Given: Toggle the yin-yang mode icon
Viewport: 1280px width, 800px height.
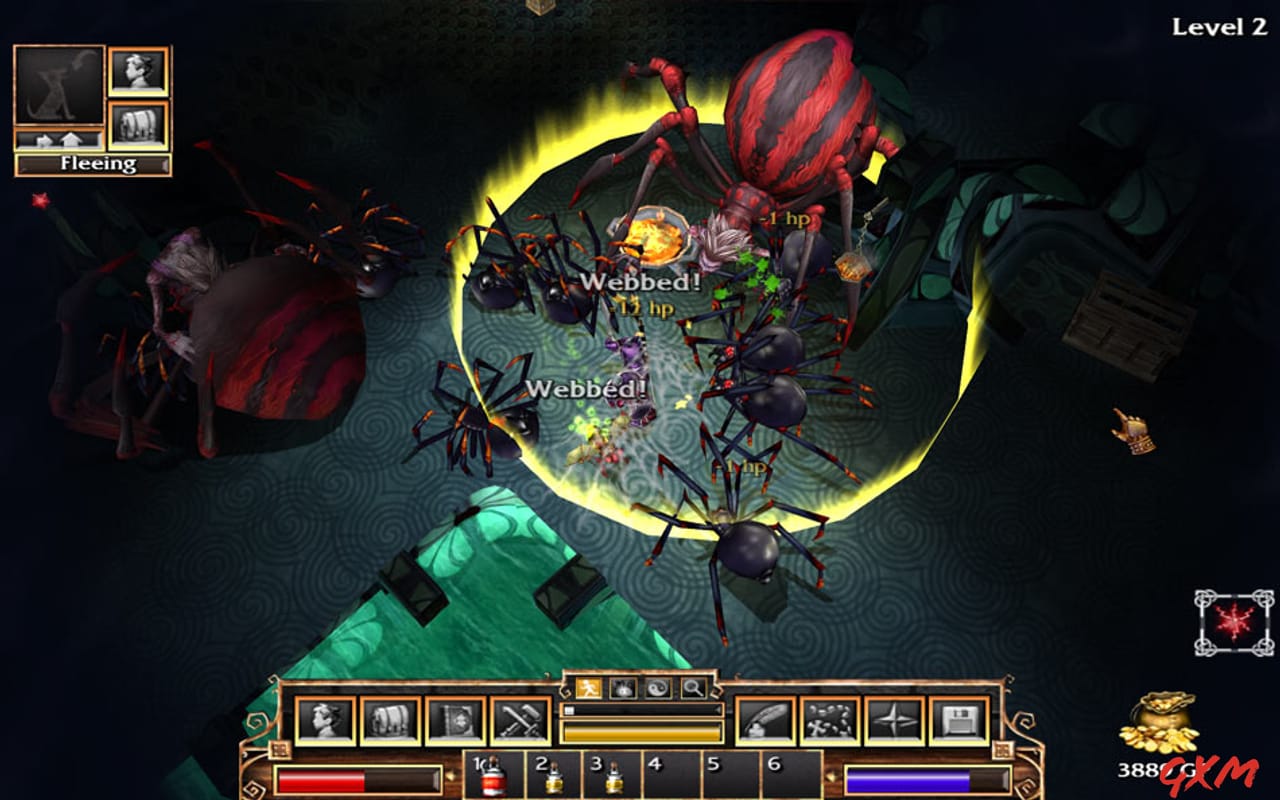Looking at the screenshot, I should 658,688.
